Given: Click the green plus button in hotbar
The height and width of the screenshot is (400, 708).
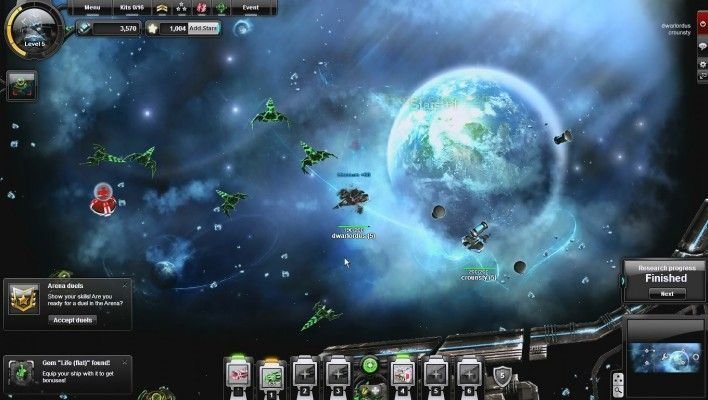Looking at the screenshot, I should pyautogui.click(x=370, y=365).
